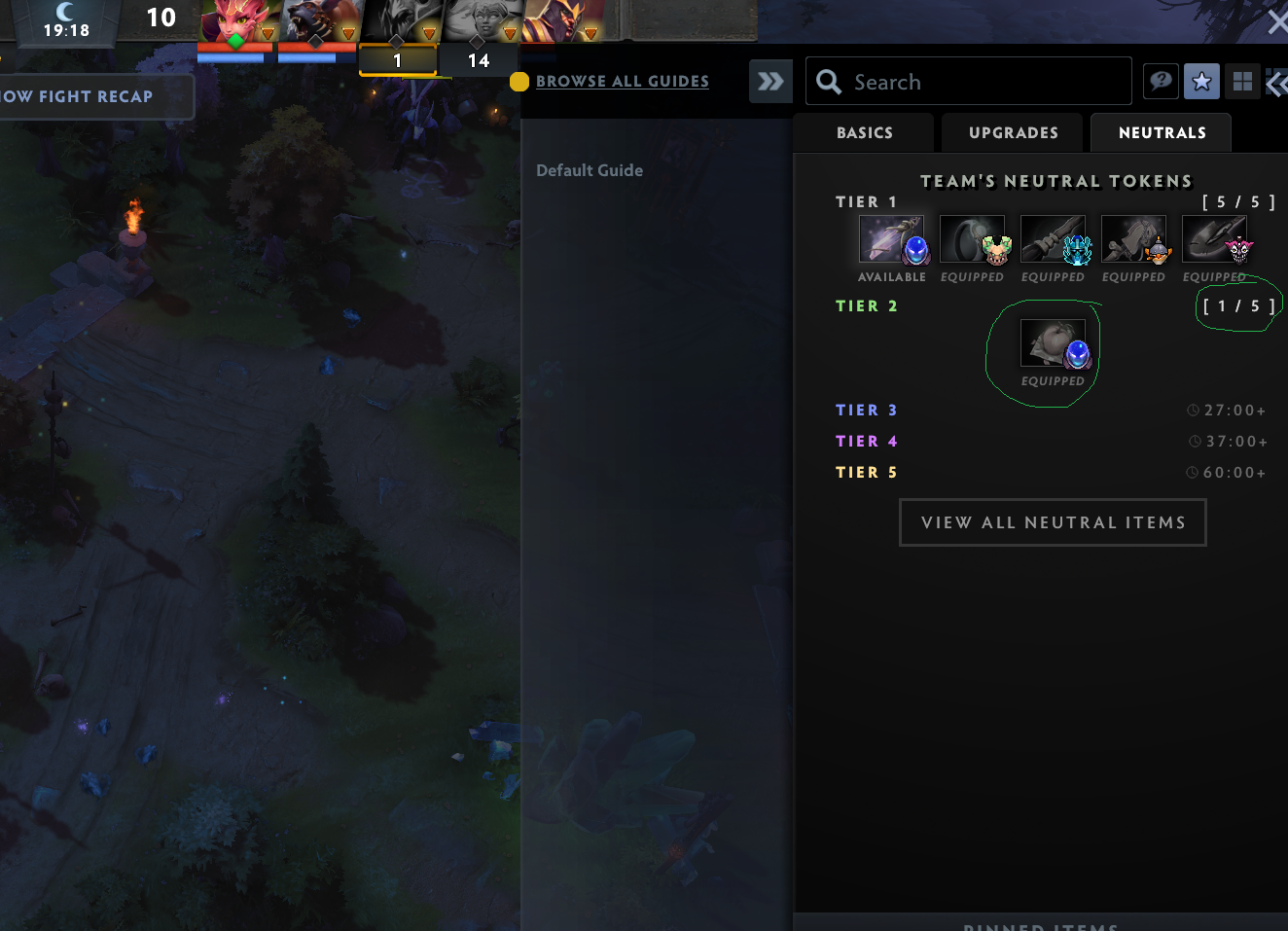Screen dimensions: 1288x931
Task: Click the moon day-night indicator
Action: coord(66,12)
